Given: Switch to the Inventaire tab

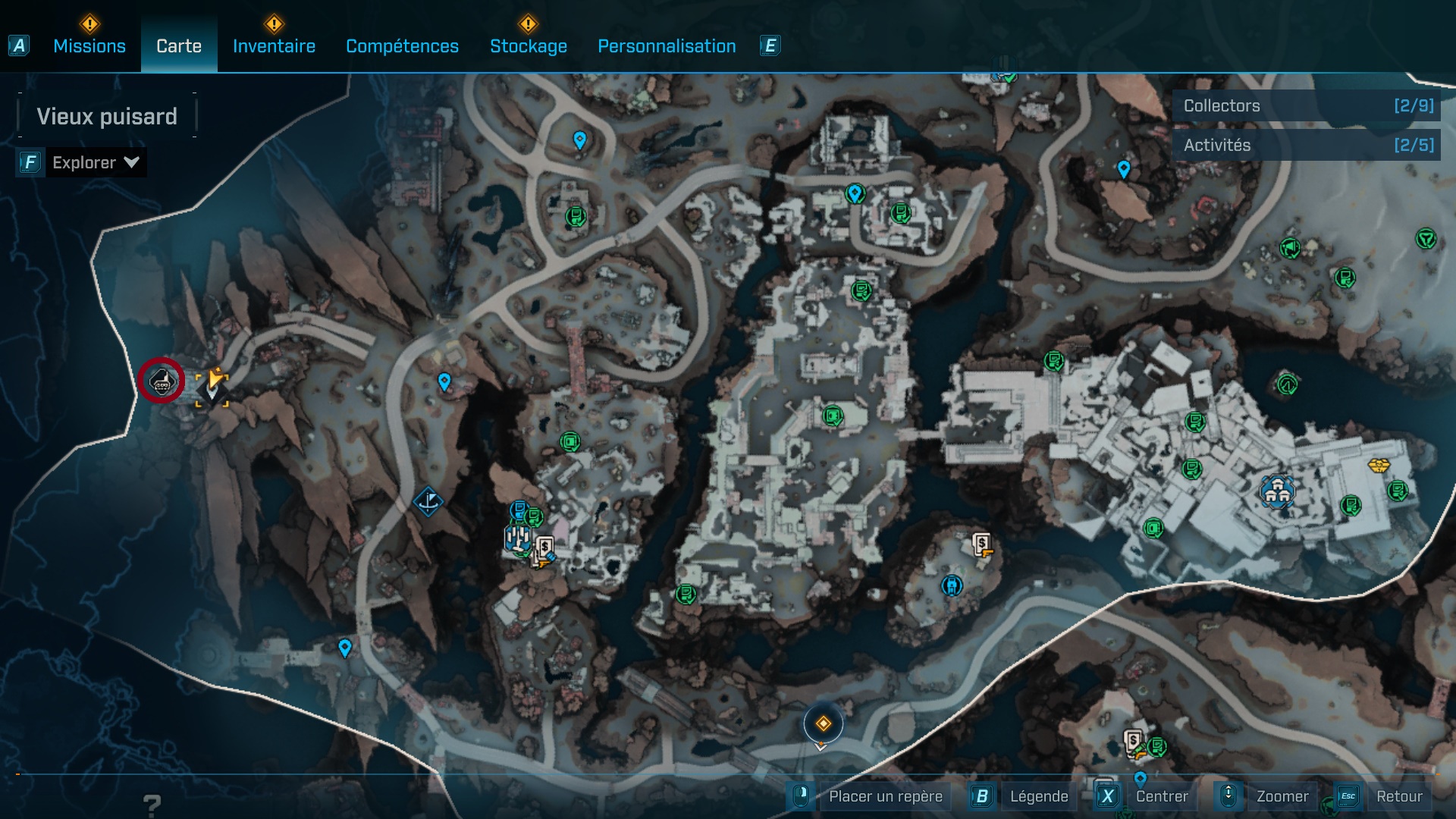Looking at the screenshot, I should coord(275,45).
